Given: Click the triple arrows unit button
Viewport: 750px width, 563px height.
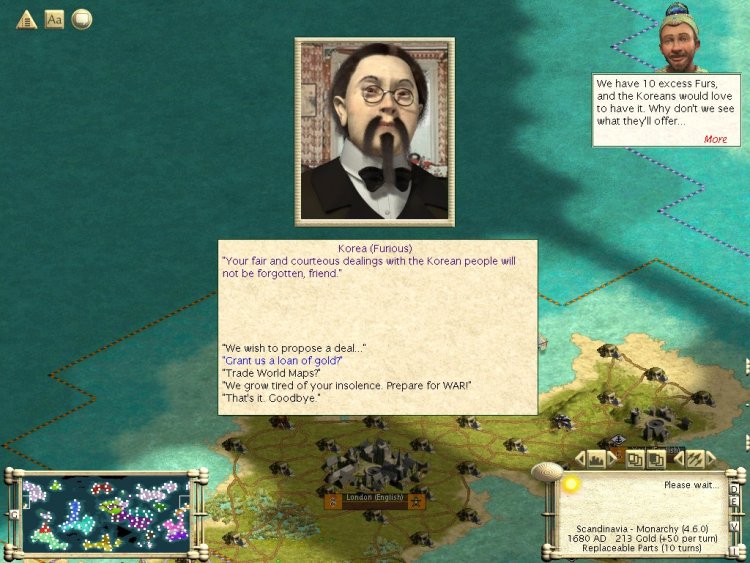Looking at the screenshot, I should pos(694,459).
